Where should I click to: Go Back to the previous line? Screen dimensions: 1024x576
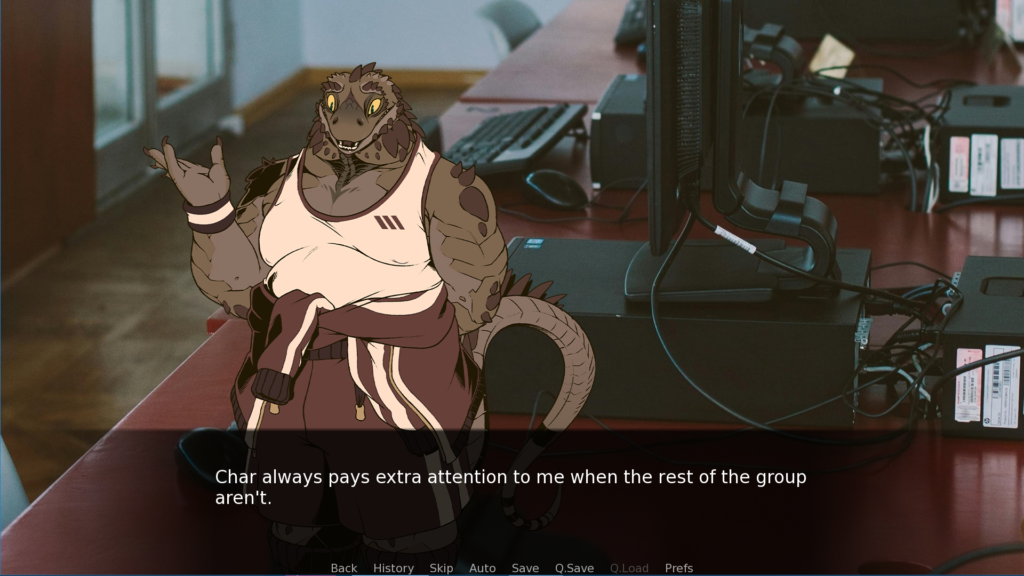tap(343, 568)
